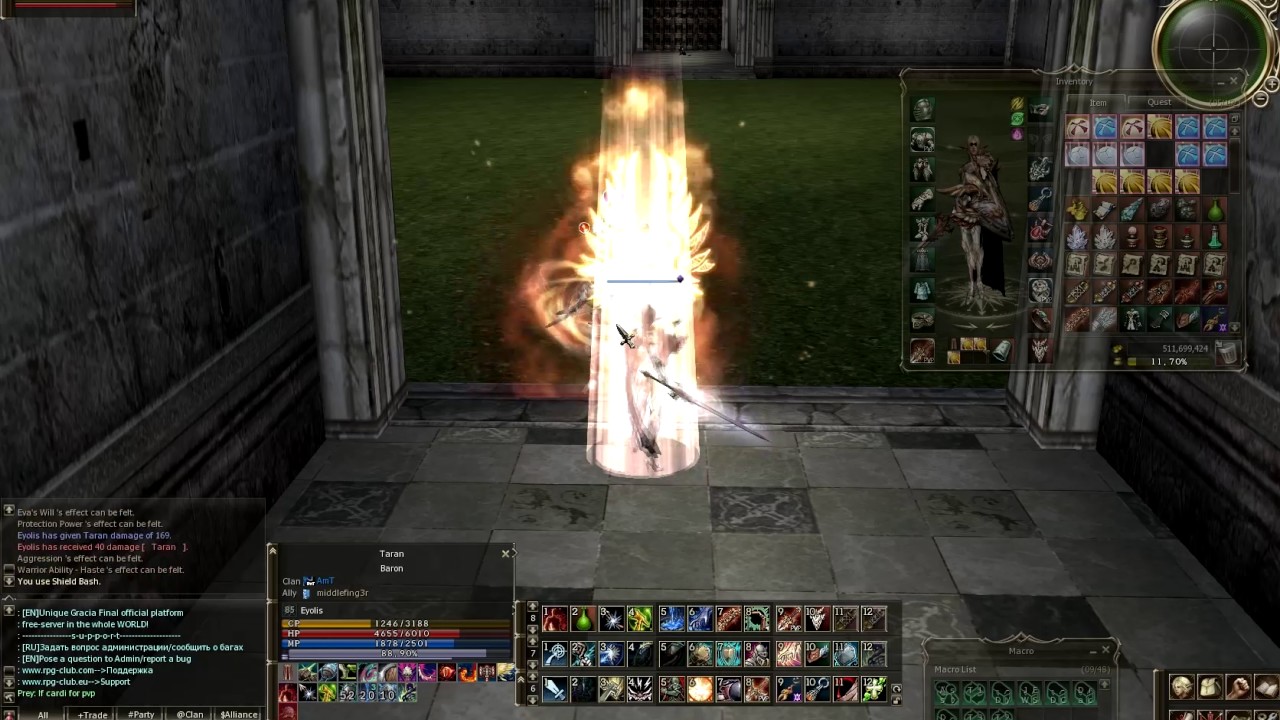Select the Item tab in Inventory
Viewport: 1280px width, 720px height.
1098,103
